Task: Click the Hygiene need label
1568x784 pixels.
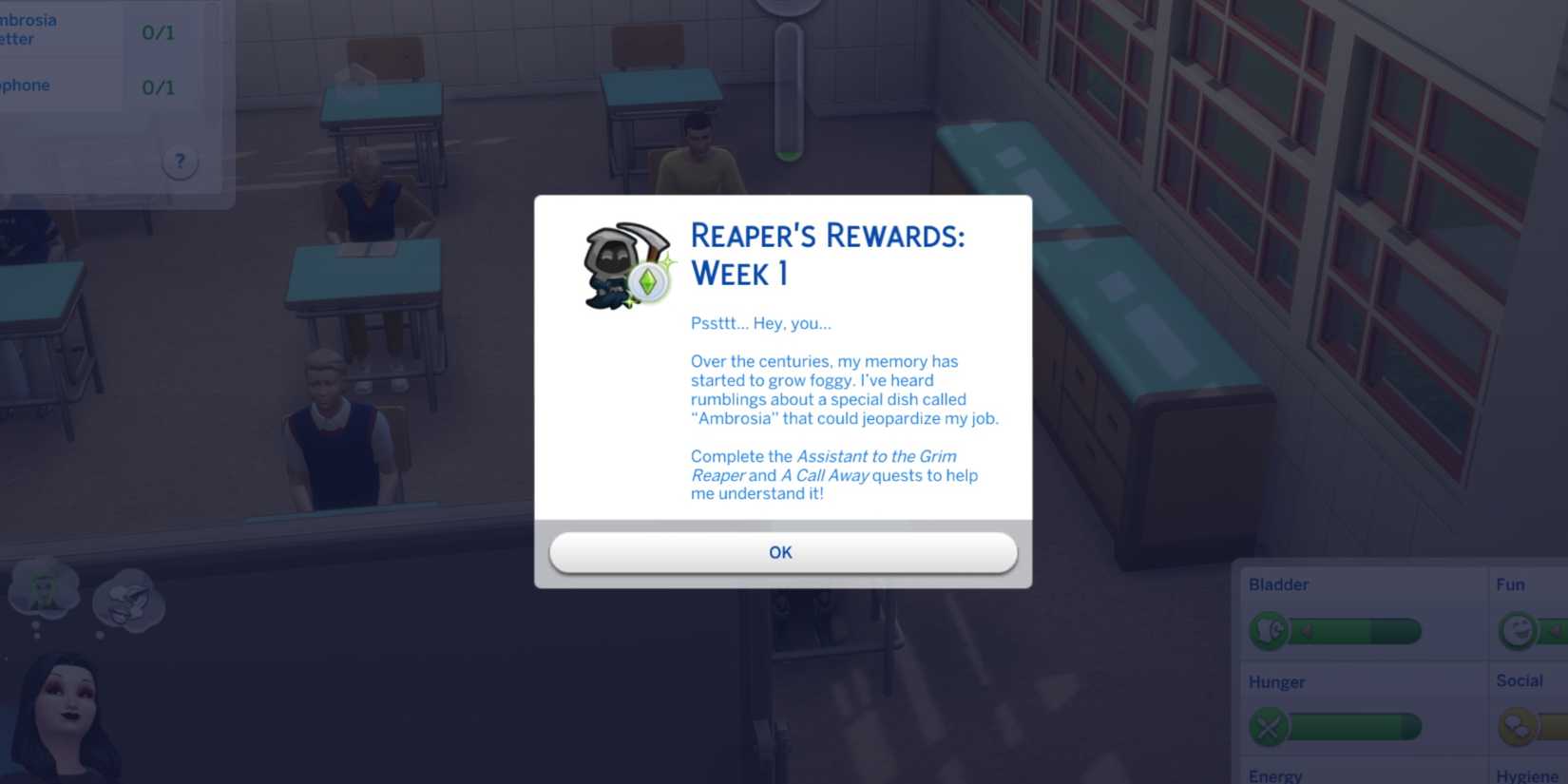Action: tap(1531, 774)
